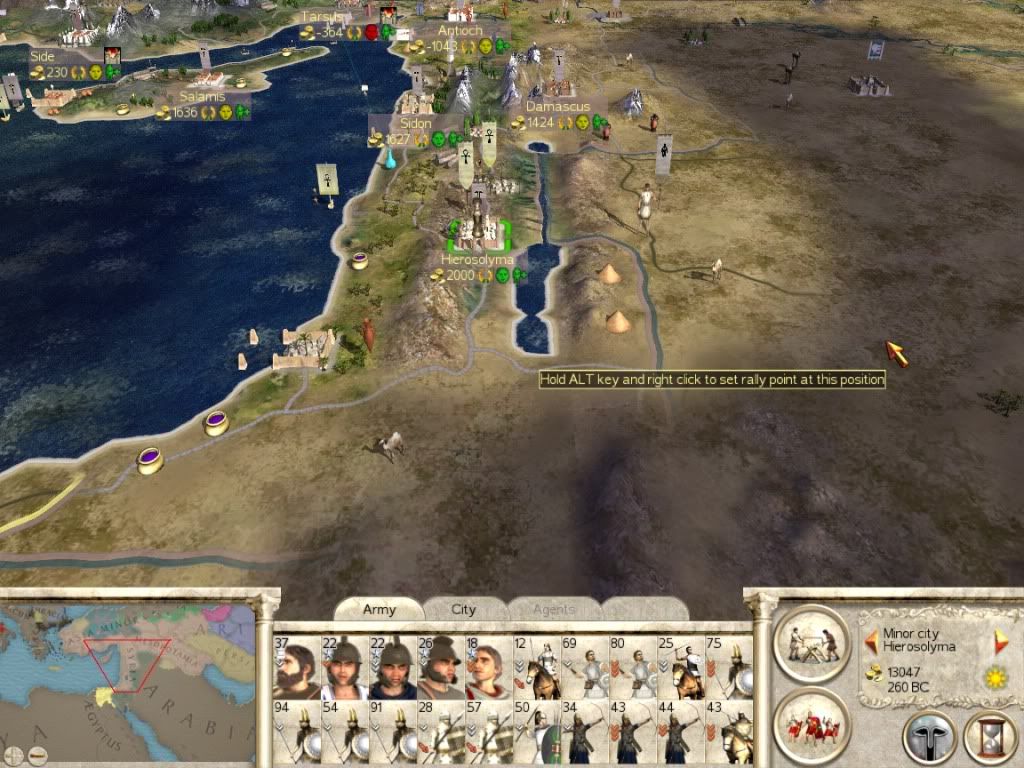The width and height of the screenshot is (1024, 768).
Task: Choose the unit card with 28 soldiers
Action: (x=439, y=732)
